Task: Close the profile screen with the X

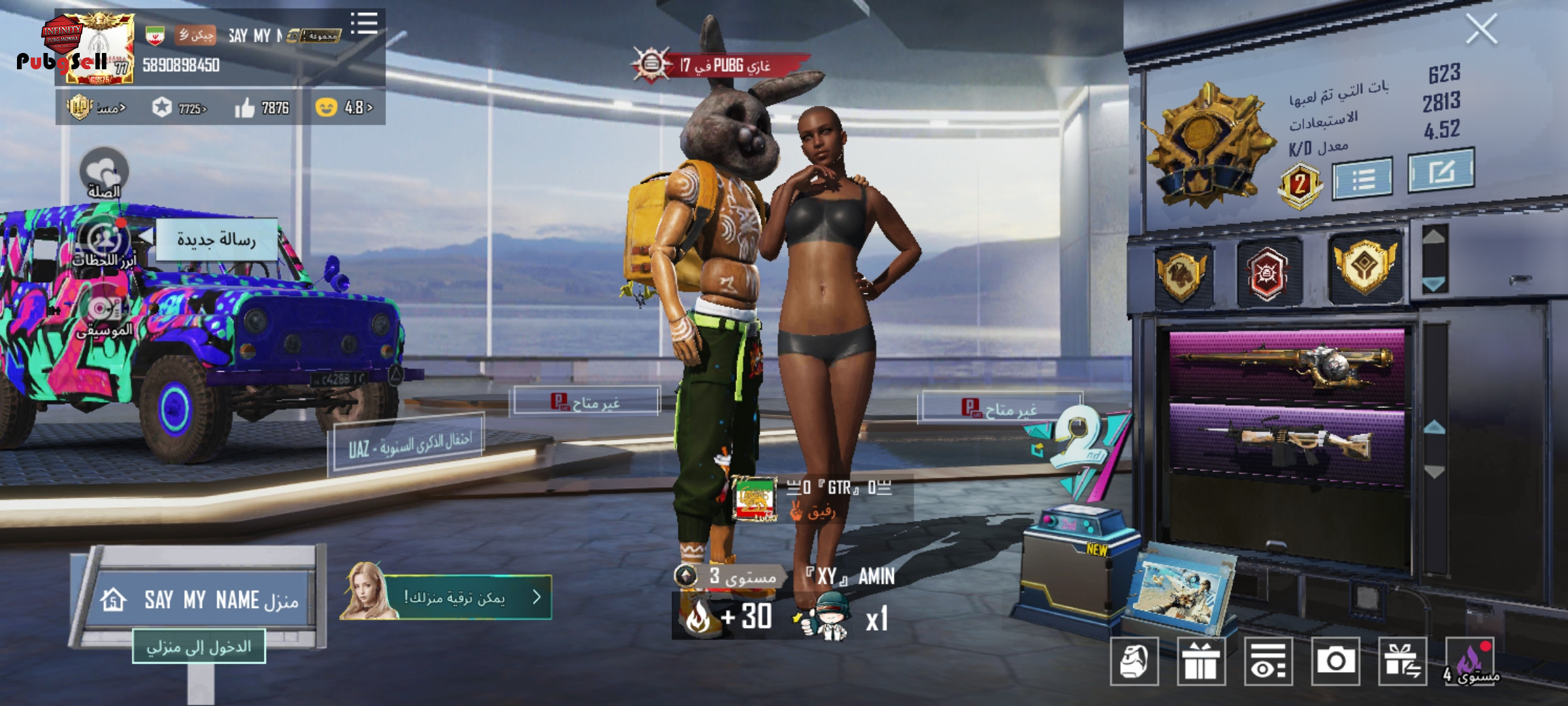Action: (x=1480, y=29)
